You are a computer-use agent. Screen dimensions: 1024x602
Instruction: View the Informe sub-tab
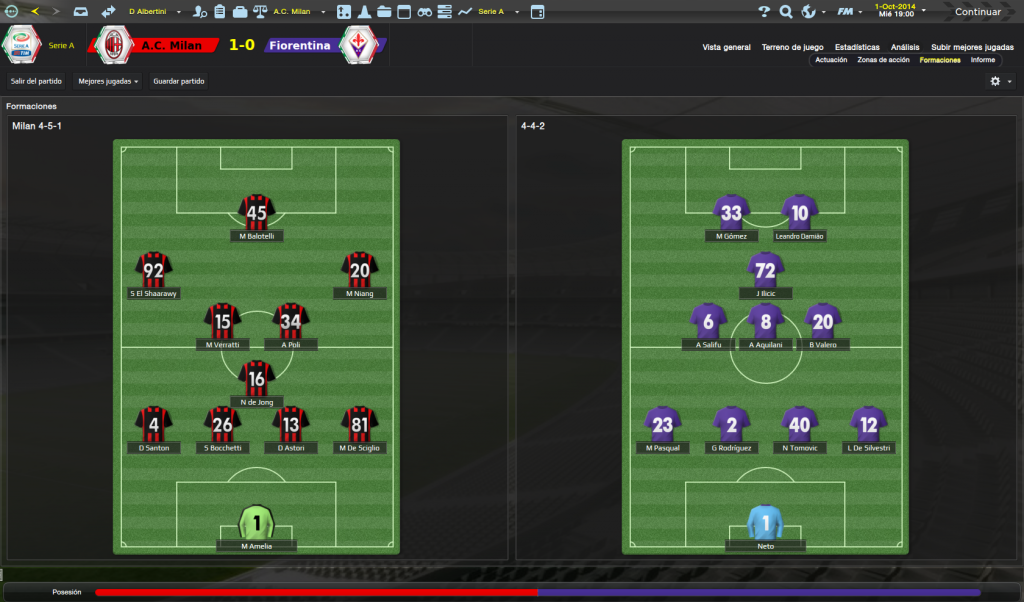coord(982,60)
